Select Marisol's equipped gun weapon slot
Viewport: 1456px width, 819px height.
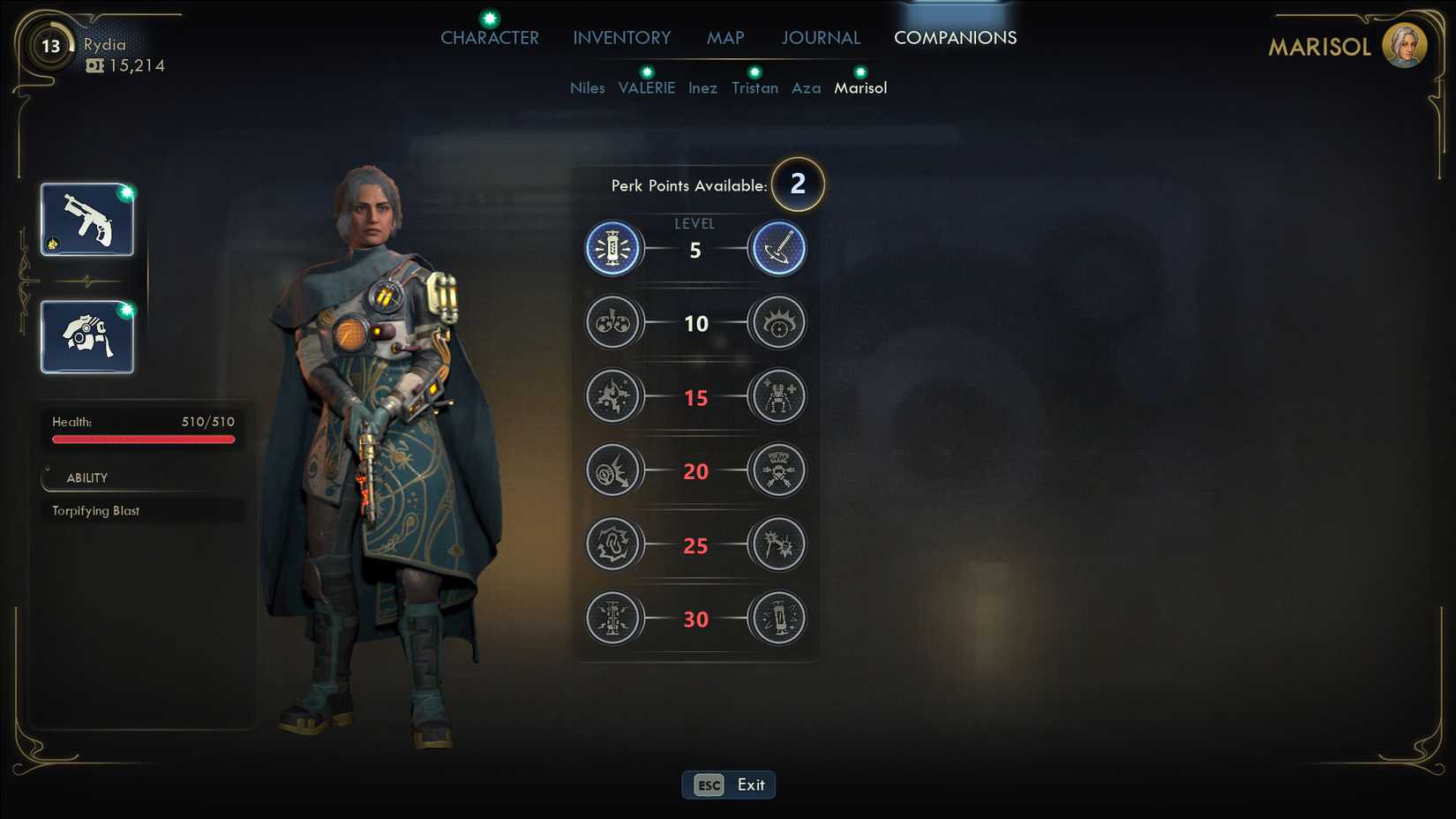point(87,220)
